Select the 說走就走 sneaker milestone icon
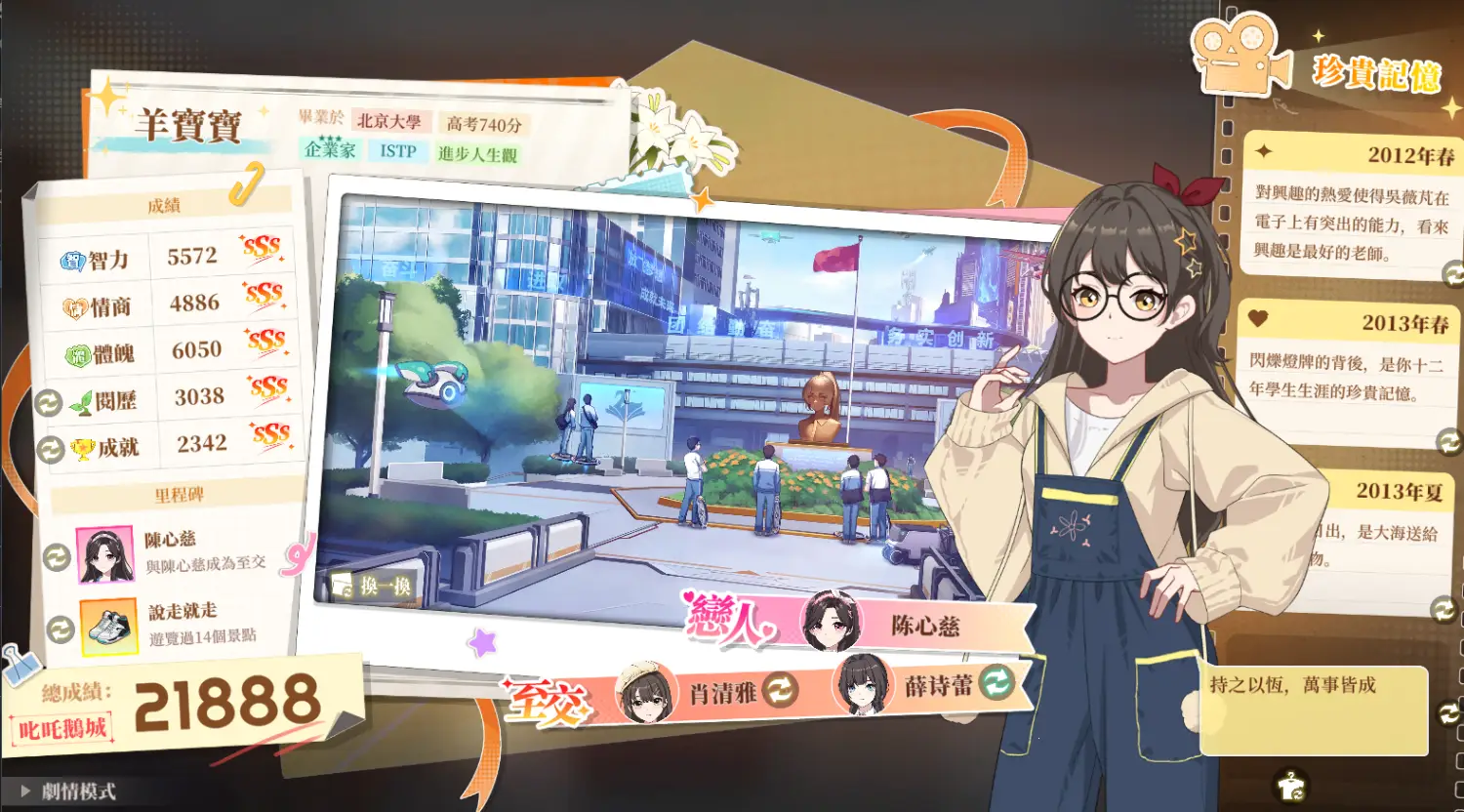The width and height of the screenshot is (1464, 812). tap(107, 627)
